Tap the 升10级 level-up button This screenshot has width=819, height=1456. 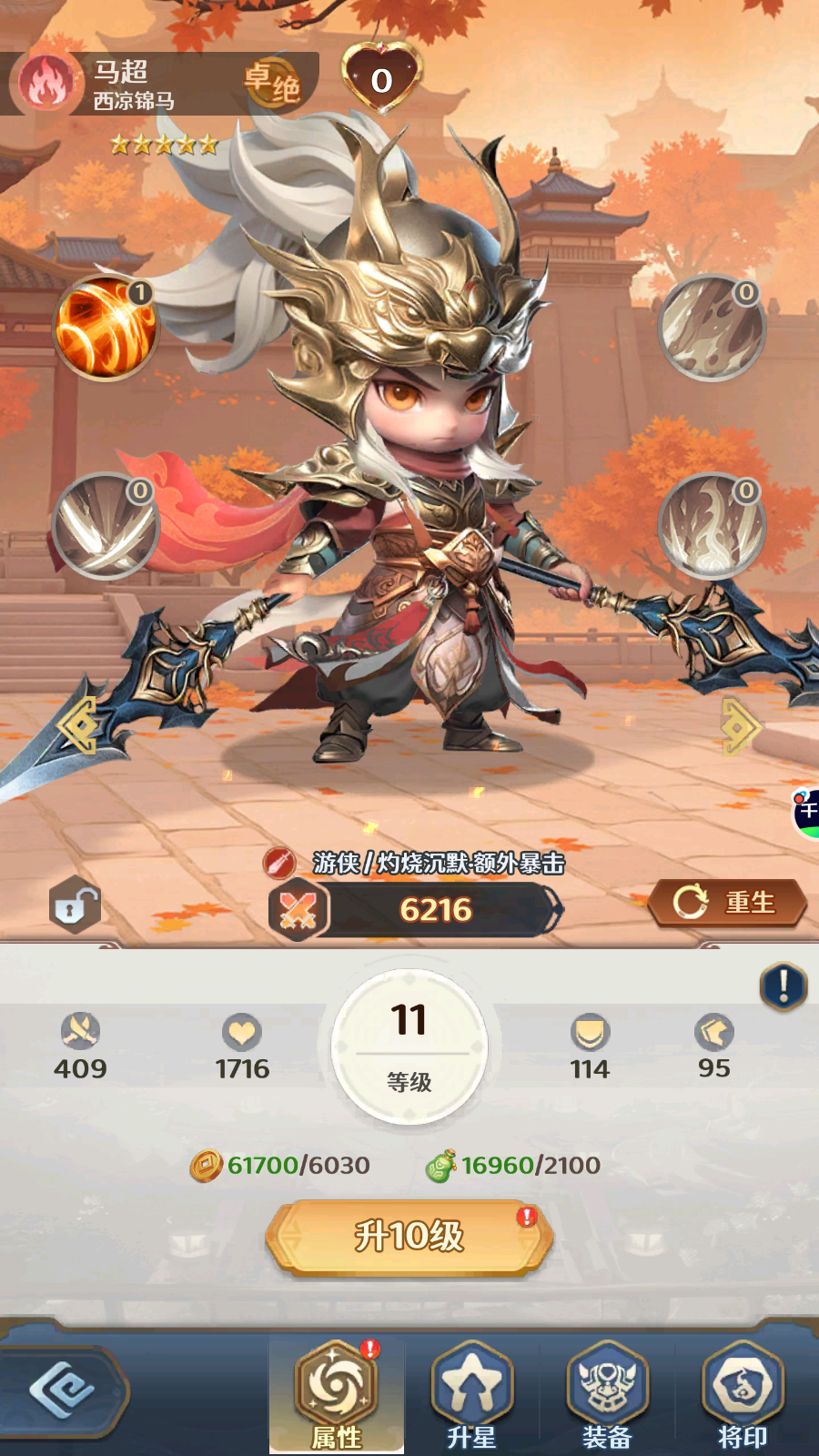pyautogui.click(x=409, y=1237)
